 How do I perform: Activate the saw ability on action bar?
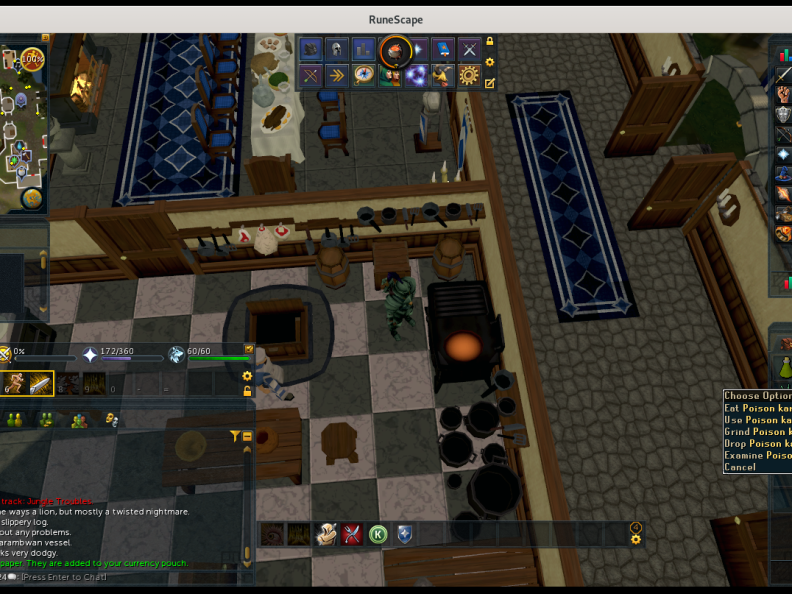point(41,383)
